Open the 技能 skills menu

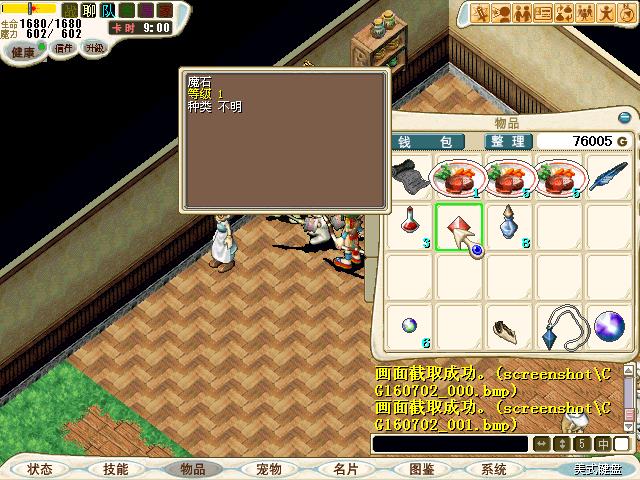click(x=116, y=469)
